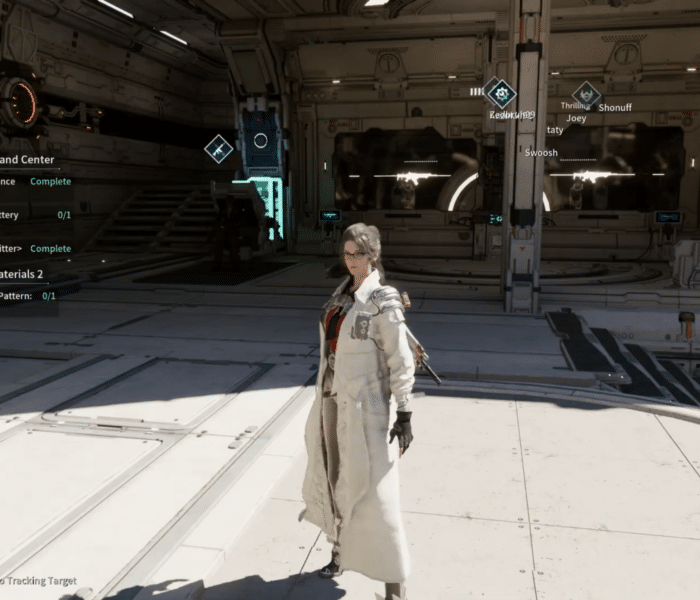Click the wolf-emblem diamond waypoint marker
Screen dimensions: 700x600
click(586, 95)
